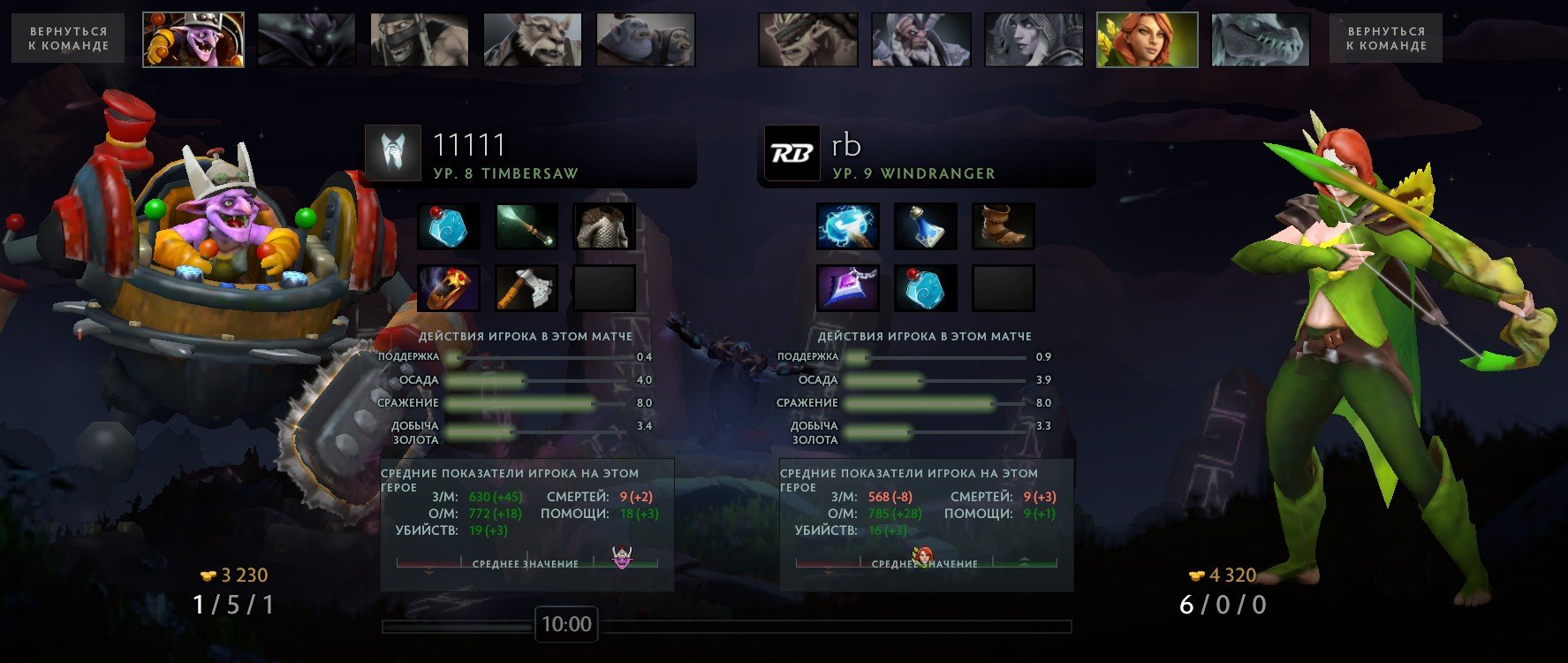Click Вернуться к команде beside the dragon portrait
This screenshot has width=1568, height=663.
tap(1385, 38)
